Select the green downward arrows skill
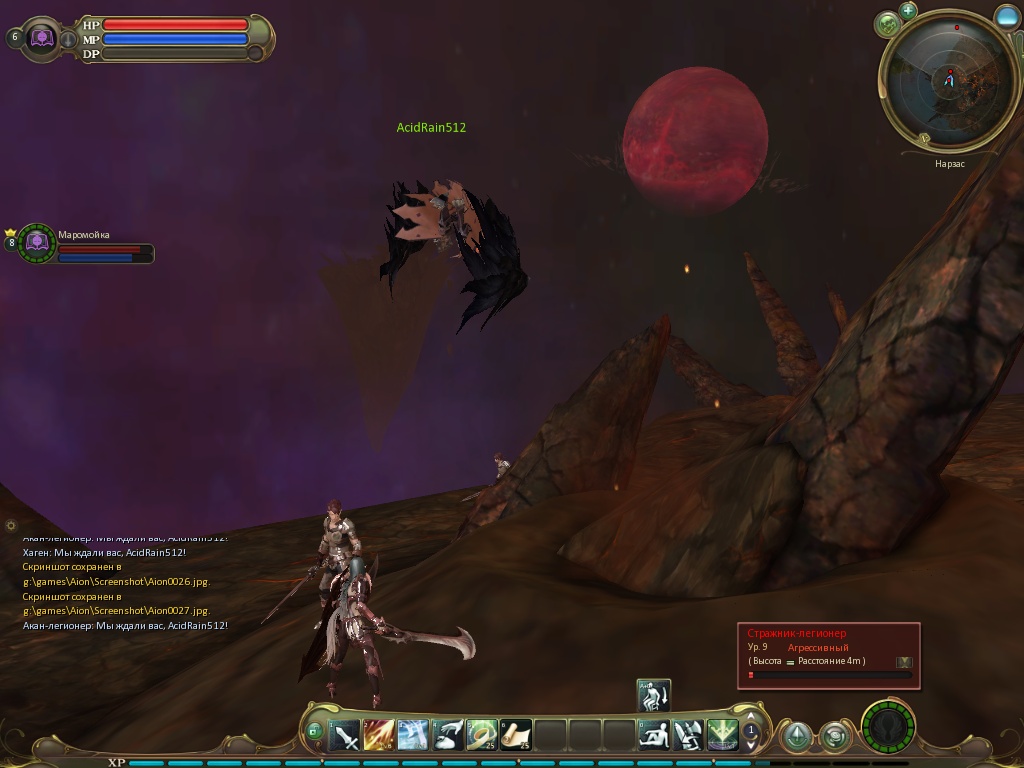This screenshot has height=768, width=1024. [x=722, y=736]
